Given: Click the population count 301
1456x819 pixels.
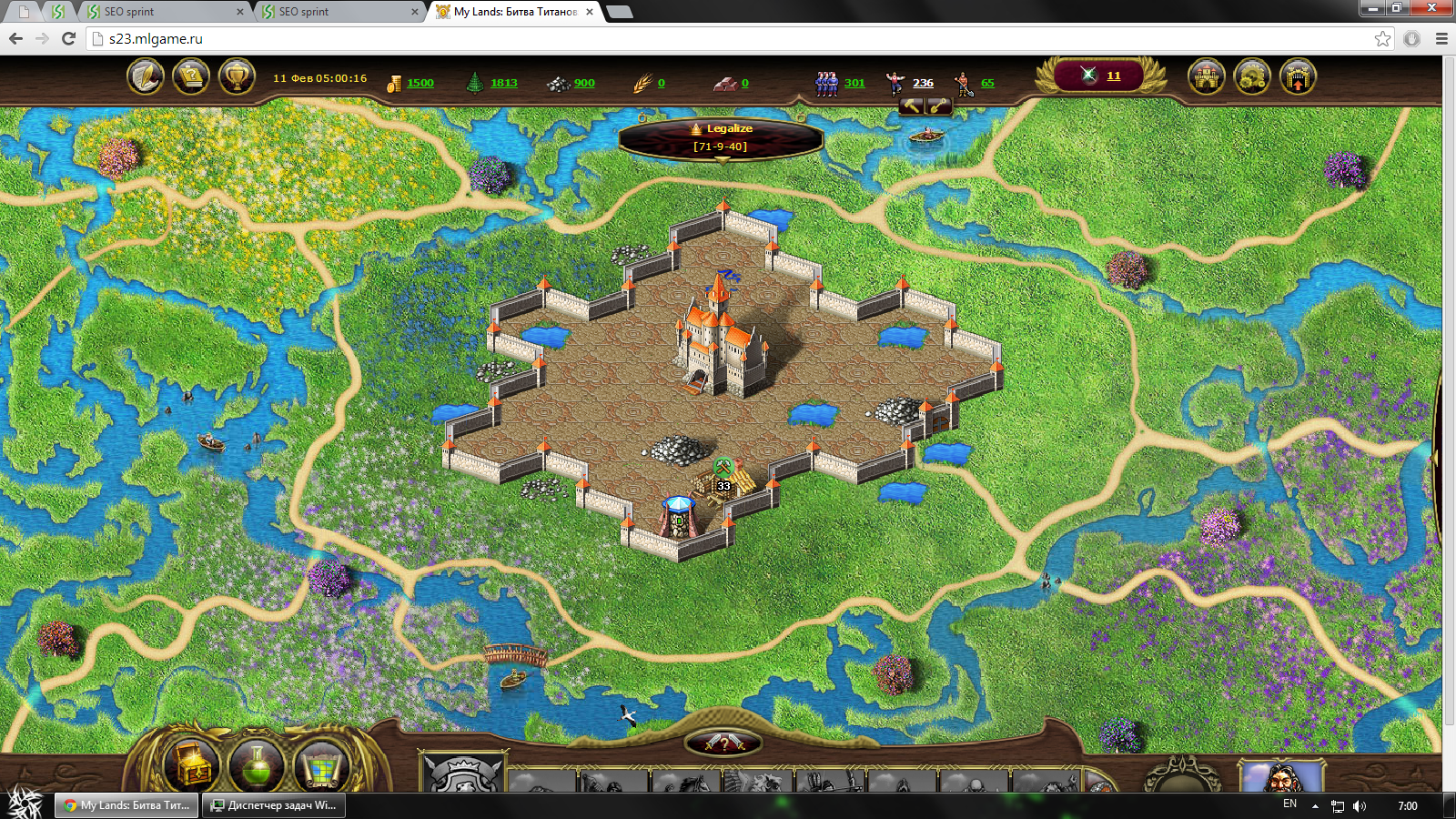Looking at the screenshot, I should point(854,83).
